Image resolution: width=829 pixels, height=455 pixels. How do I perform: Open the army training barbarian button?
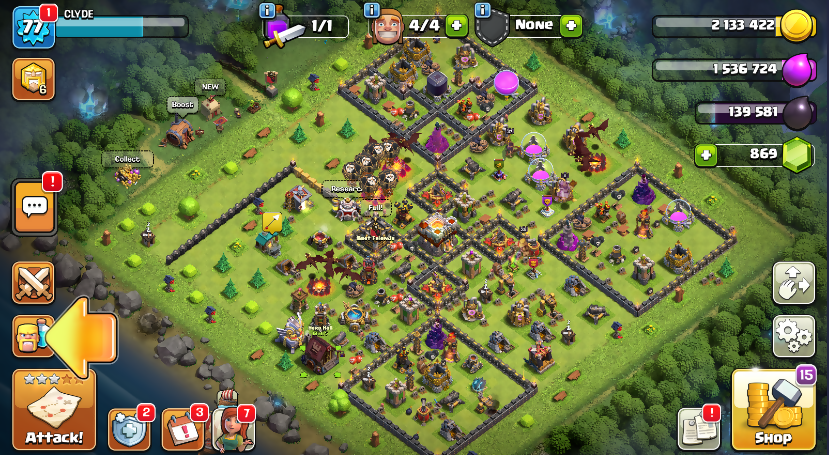(x=28, y=336)
